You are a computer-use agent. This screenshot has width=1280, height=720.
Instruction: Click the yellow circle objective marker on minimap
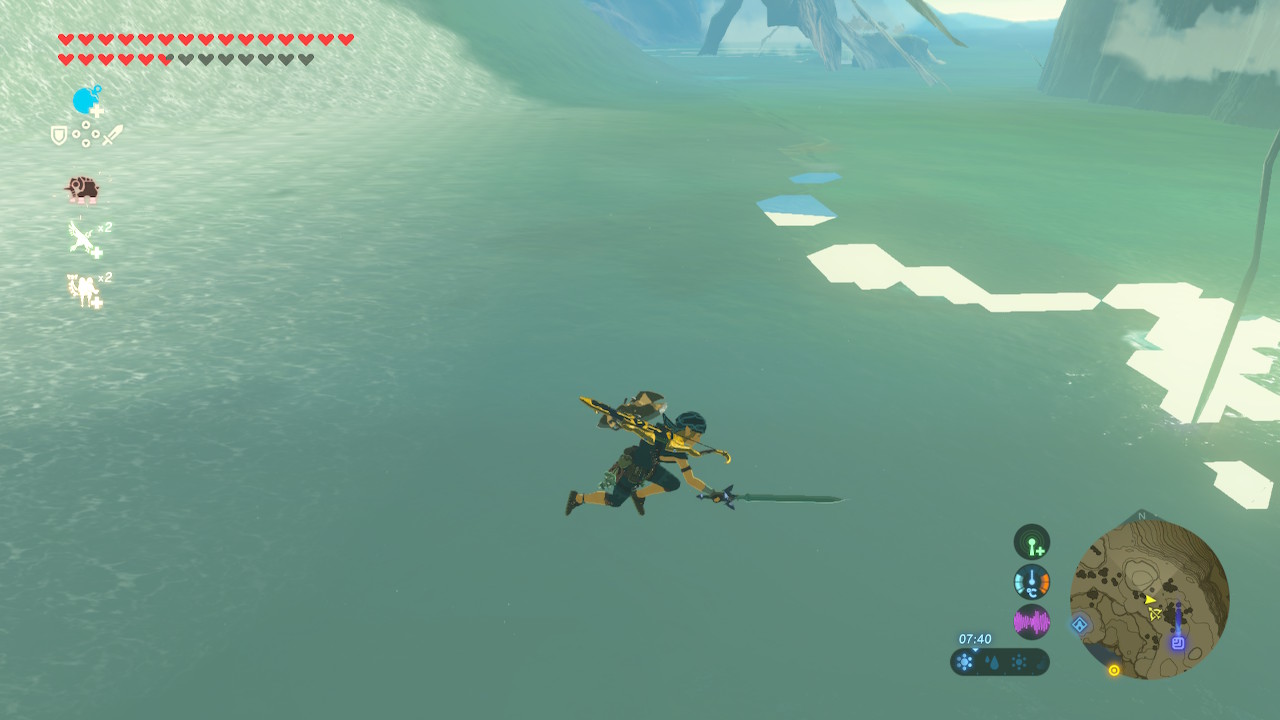point(1114,670)
